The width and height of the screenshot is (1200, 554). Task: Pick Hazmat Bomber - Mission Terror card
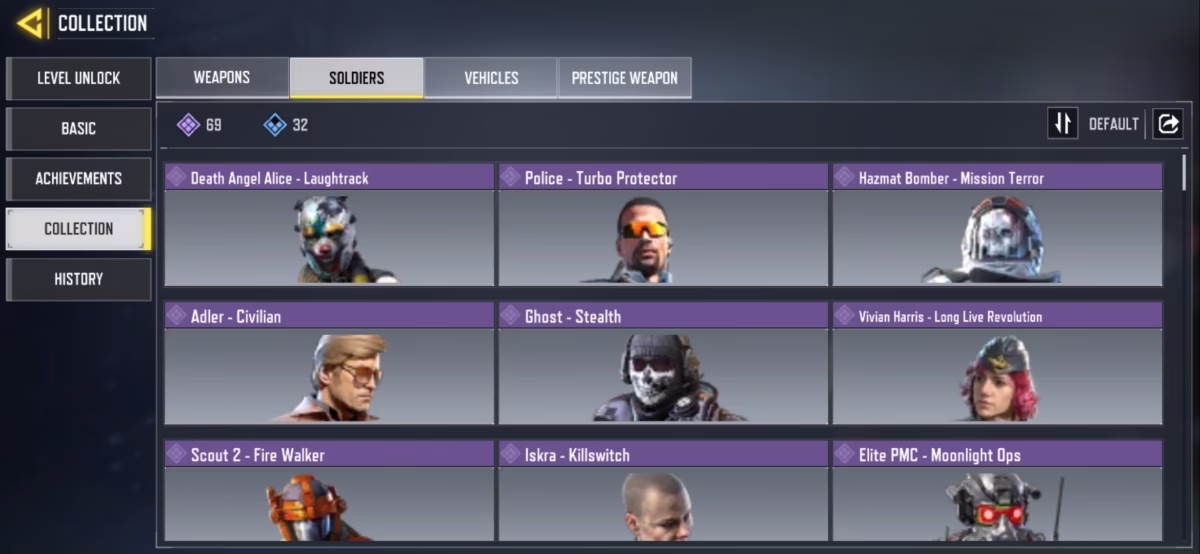point(997,225)
